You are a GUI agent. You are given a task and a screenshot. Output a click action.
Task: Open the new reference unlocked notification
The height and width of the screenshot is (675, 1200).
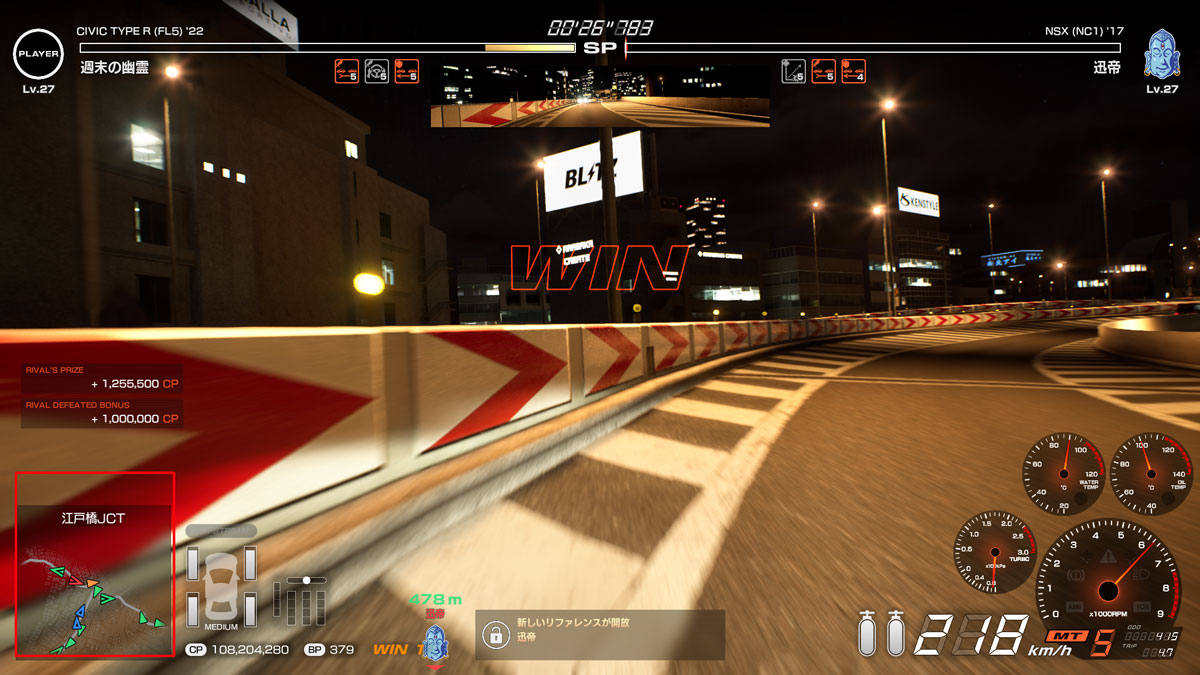(x=599, y=634)
